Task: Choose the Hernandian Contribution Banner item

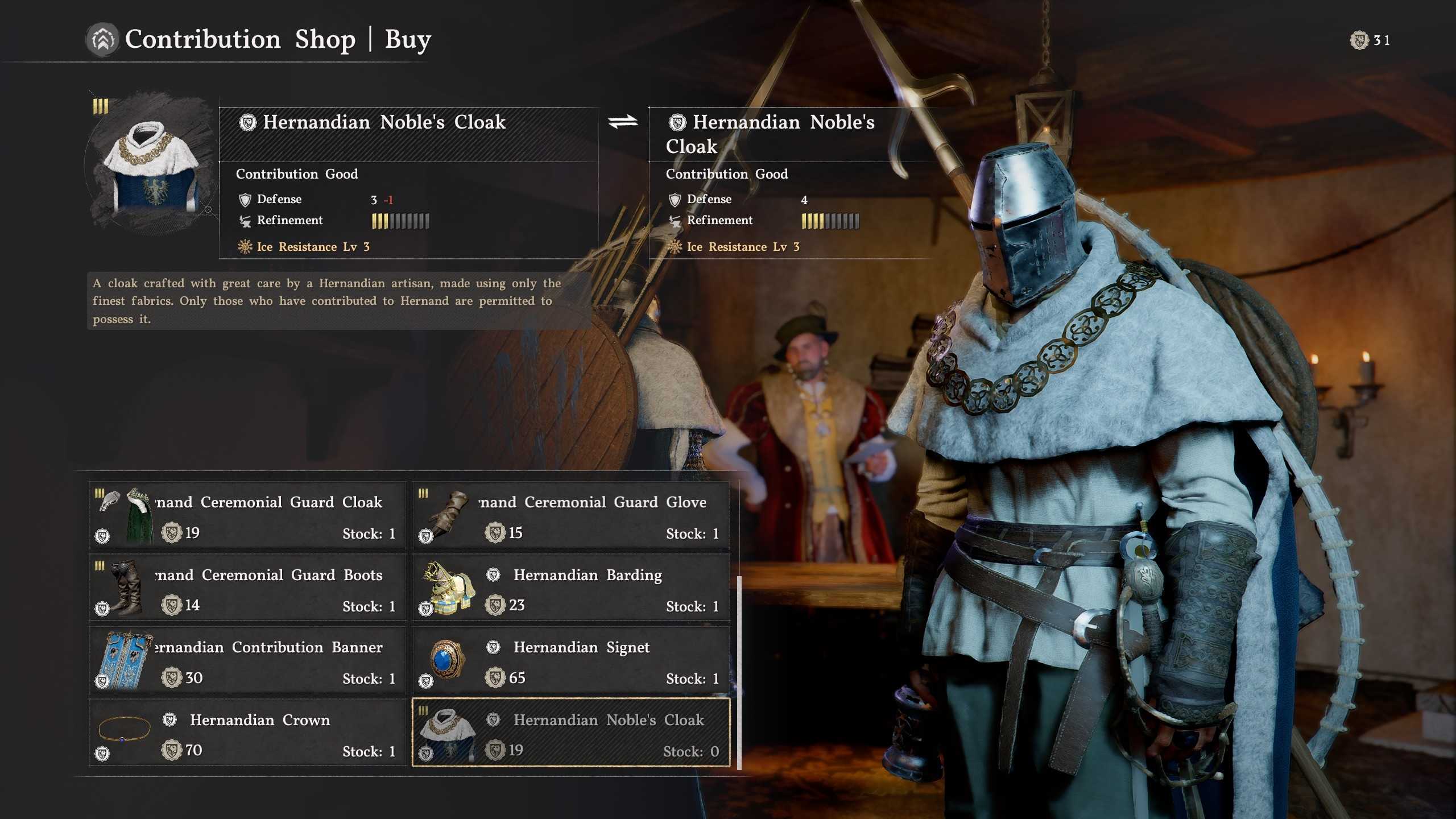Action: (x=247, y=660)
